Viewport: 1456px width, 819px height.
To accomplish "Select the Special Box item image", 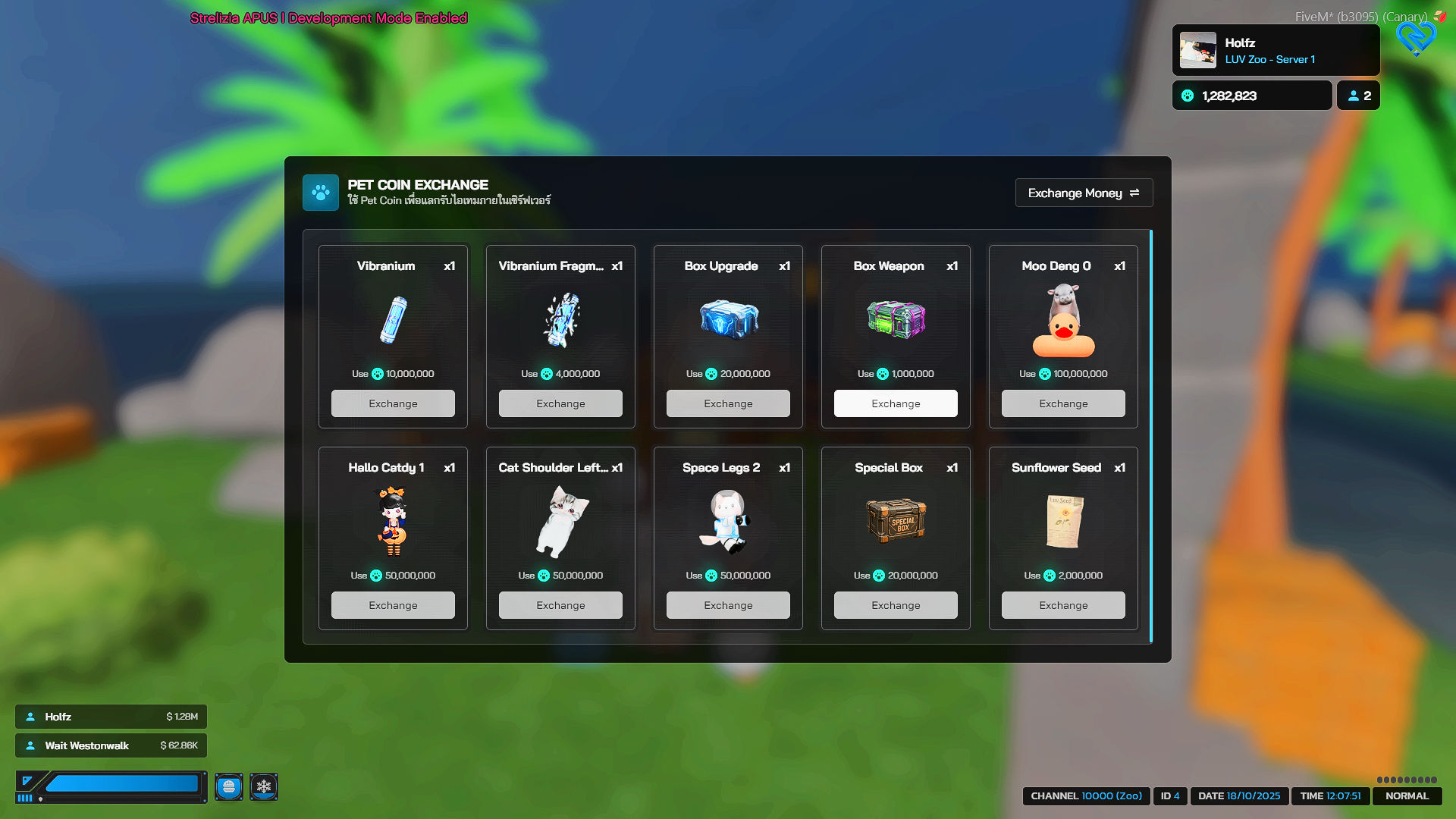I will 896,522.
